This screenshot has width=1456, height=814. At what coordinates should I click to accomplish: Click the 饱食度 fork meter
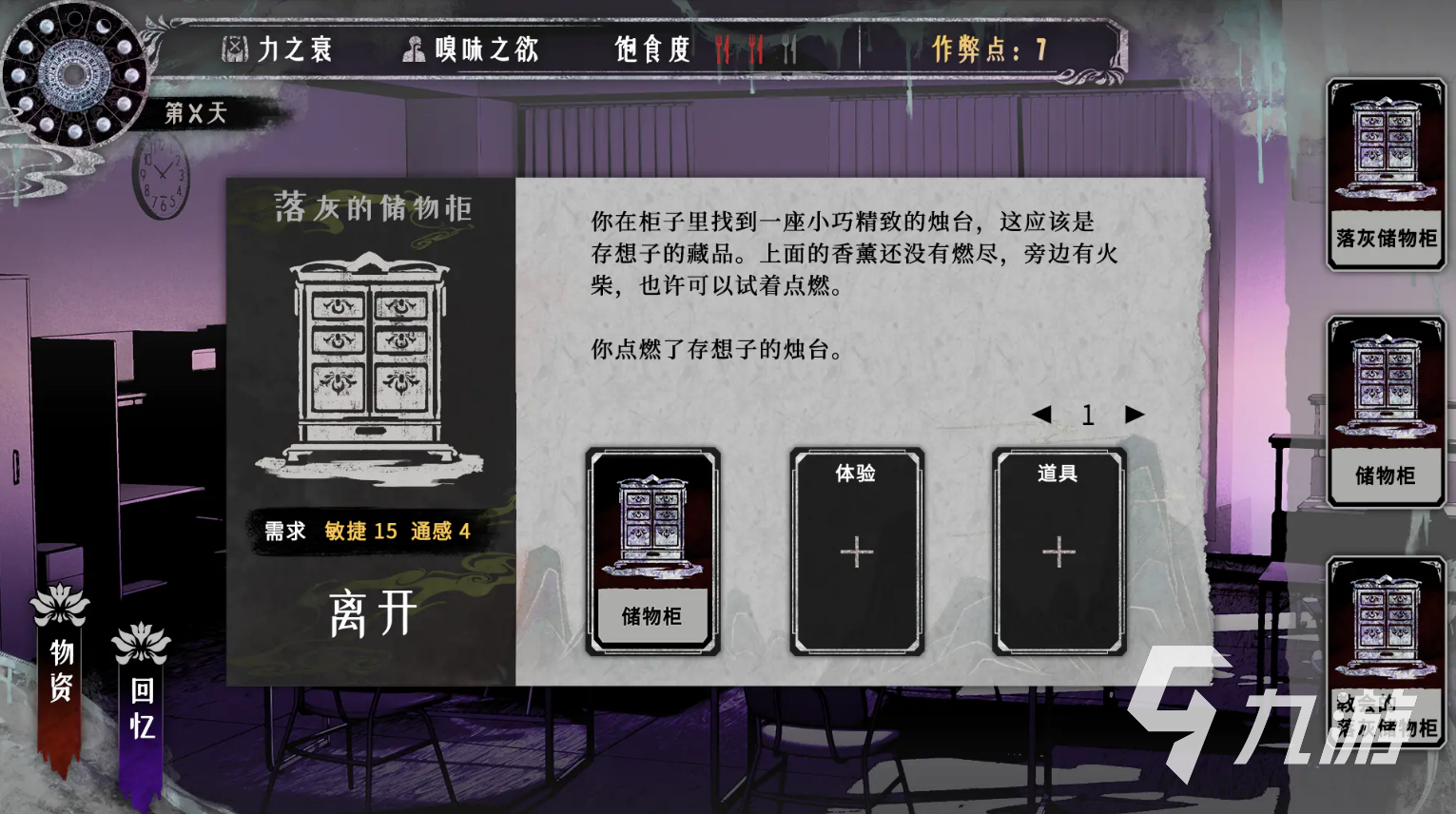click(652, 48)
